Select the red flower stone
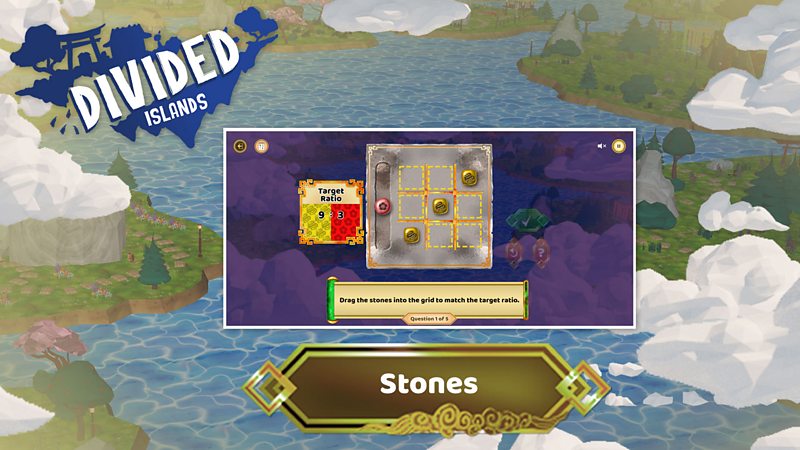This screenshot has height=450, width=800. [382, 207]
